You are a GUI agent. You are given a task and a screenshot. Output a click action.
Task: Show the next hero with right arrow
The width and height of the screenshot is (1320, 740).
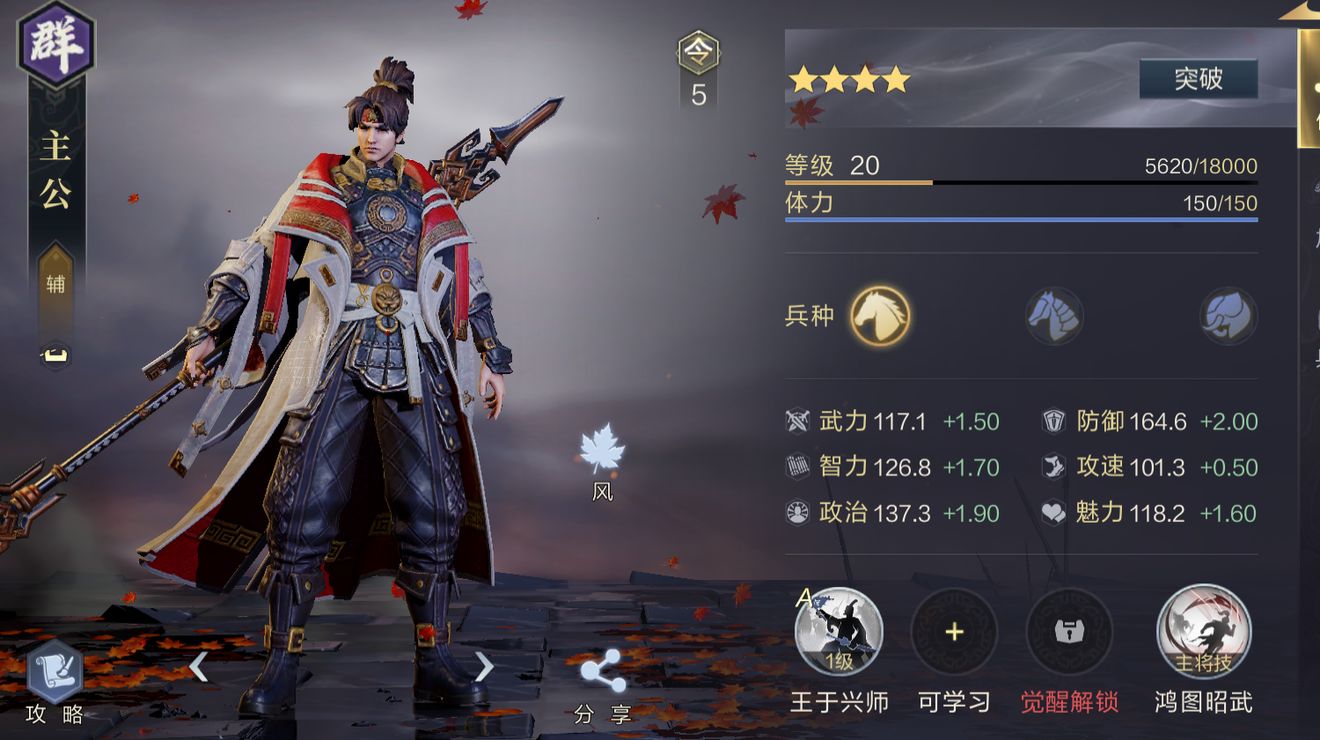coord(484,666)
